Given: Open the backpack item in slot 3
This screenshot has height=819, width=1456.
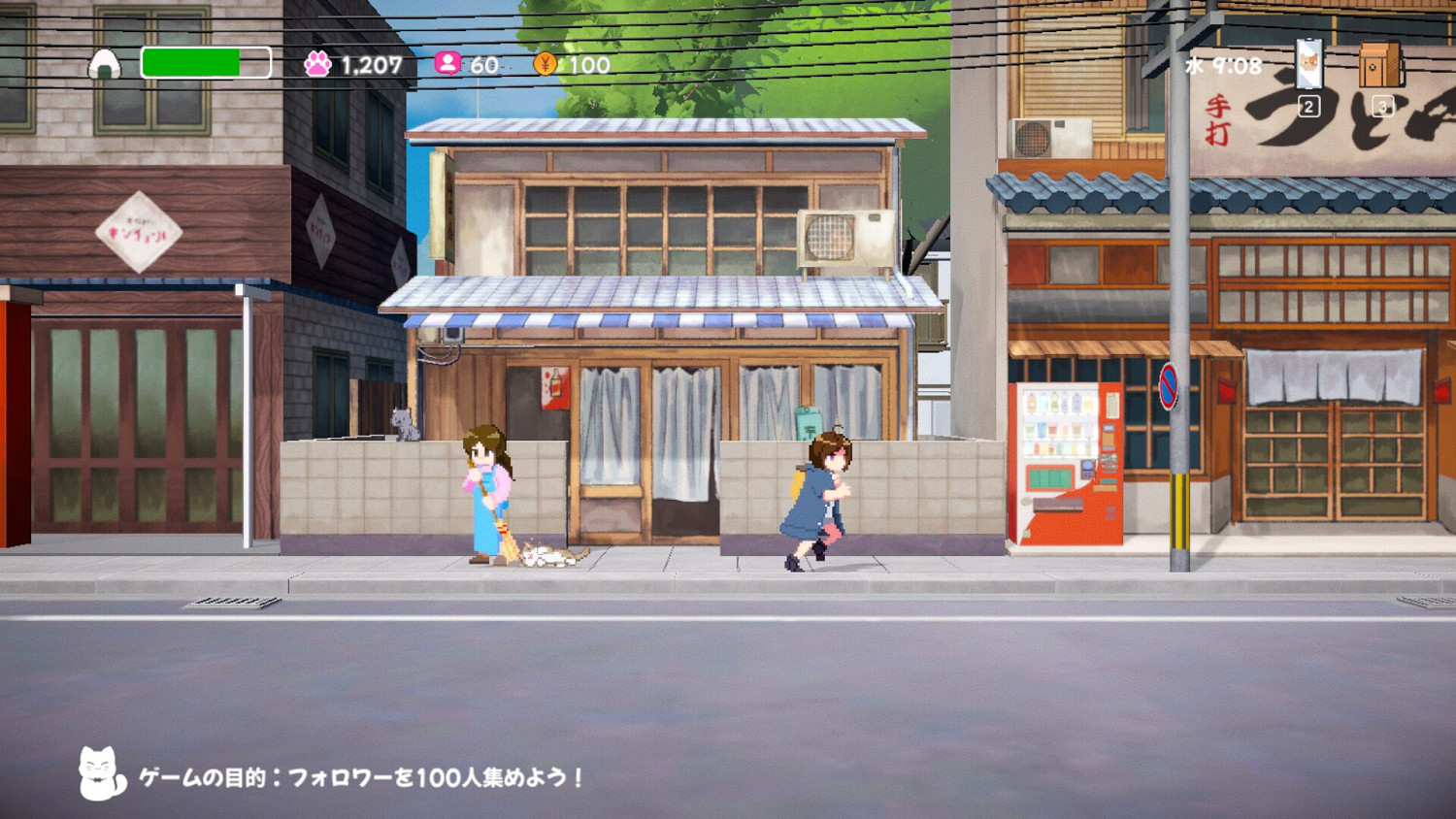Looking at the screenshot, I should pyautogui.click(x=1380, y=66).
